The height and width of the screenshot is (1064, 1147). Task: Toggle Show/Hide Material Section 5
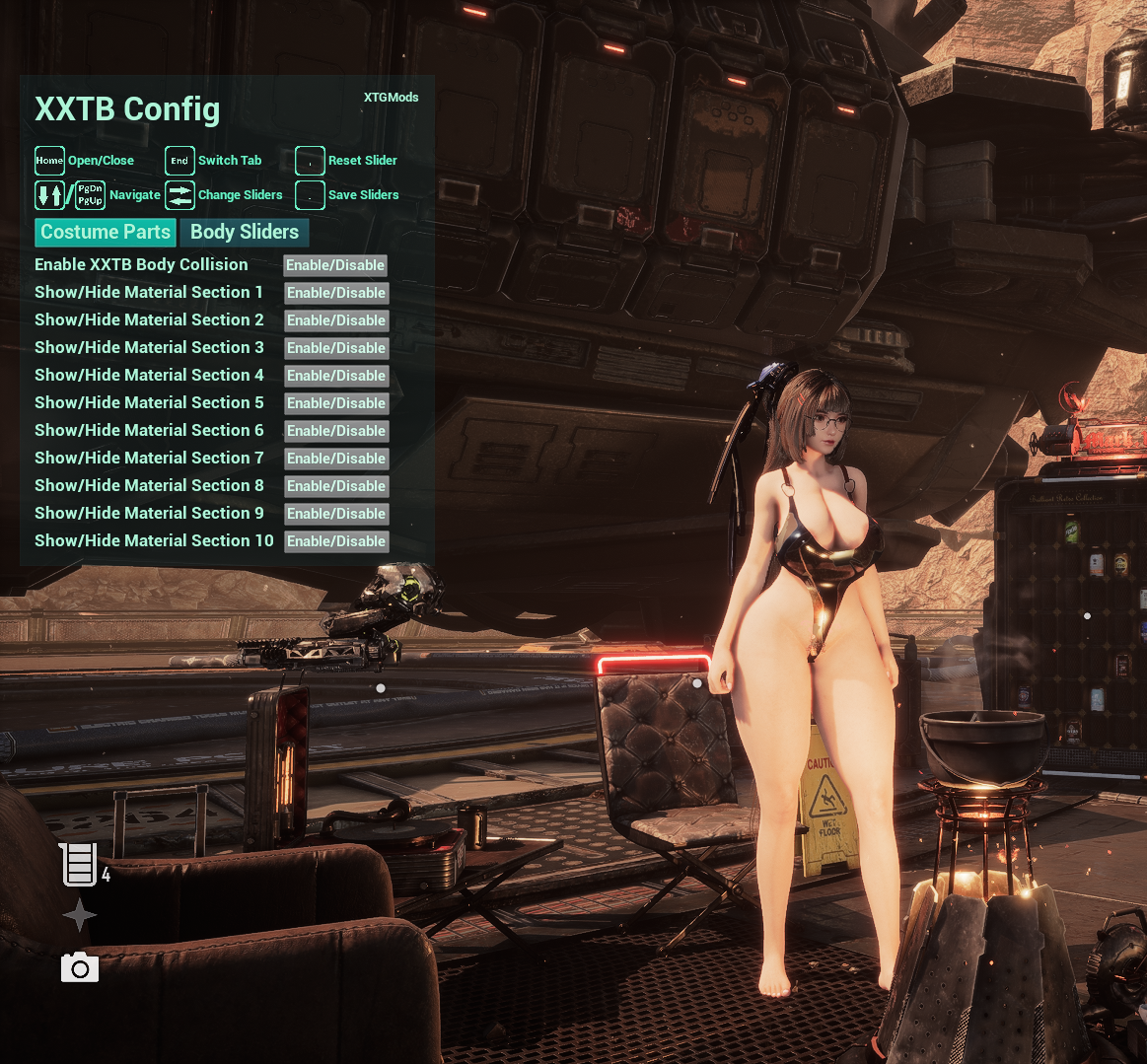pyautogui.click(x=336, y=403)
